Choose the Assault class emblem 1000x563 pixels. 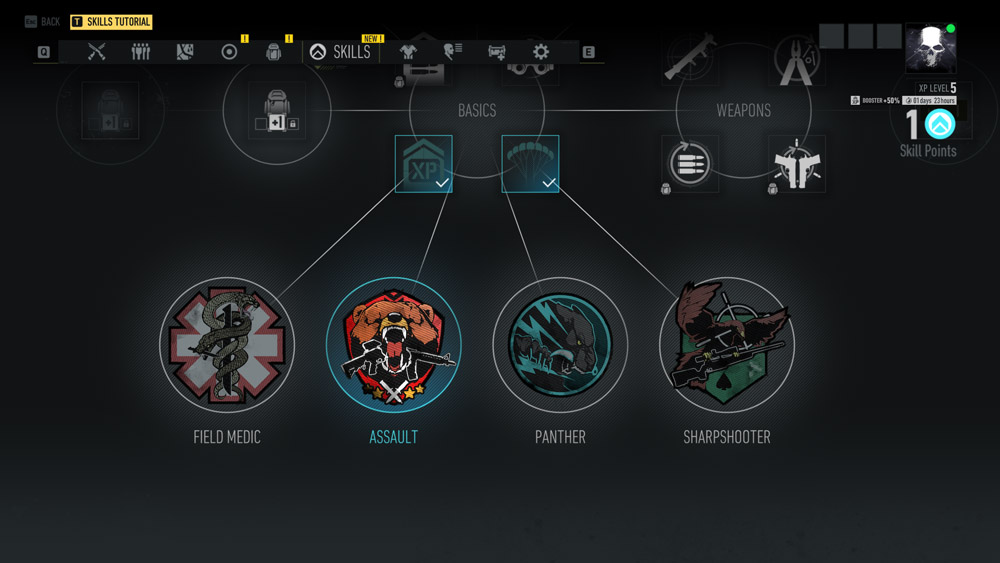394,345
